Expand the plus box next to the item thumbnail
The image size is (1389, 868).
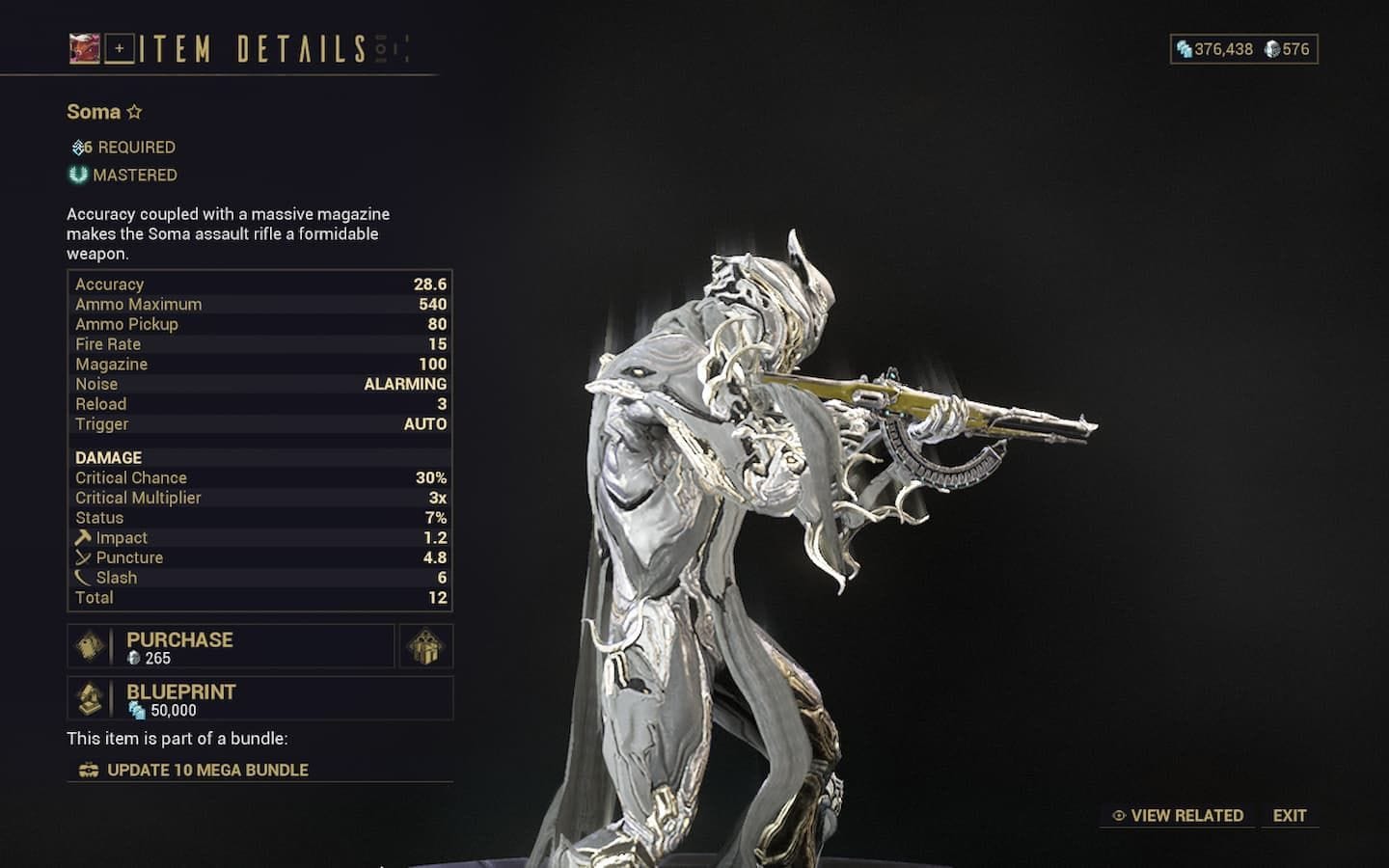[118, 46]
